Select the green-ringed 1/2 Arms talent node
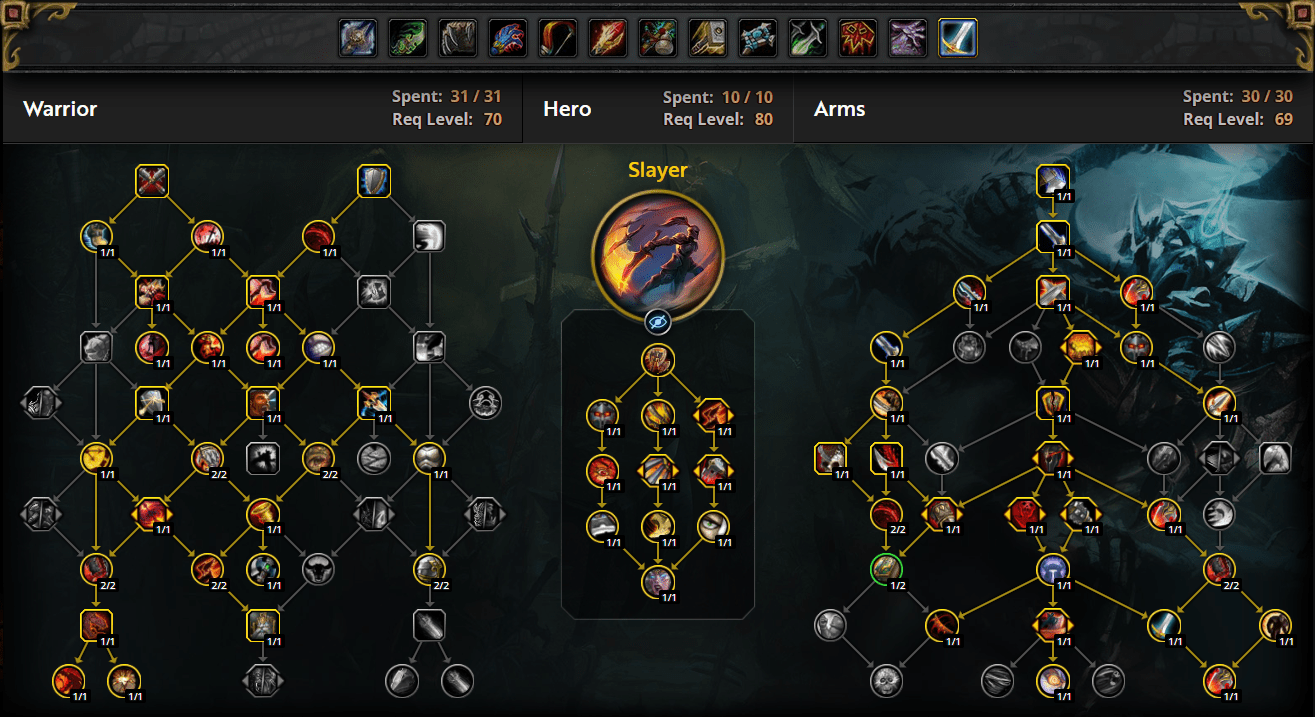 886,569
